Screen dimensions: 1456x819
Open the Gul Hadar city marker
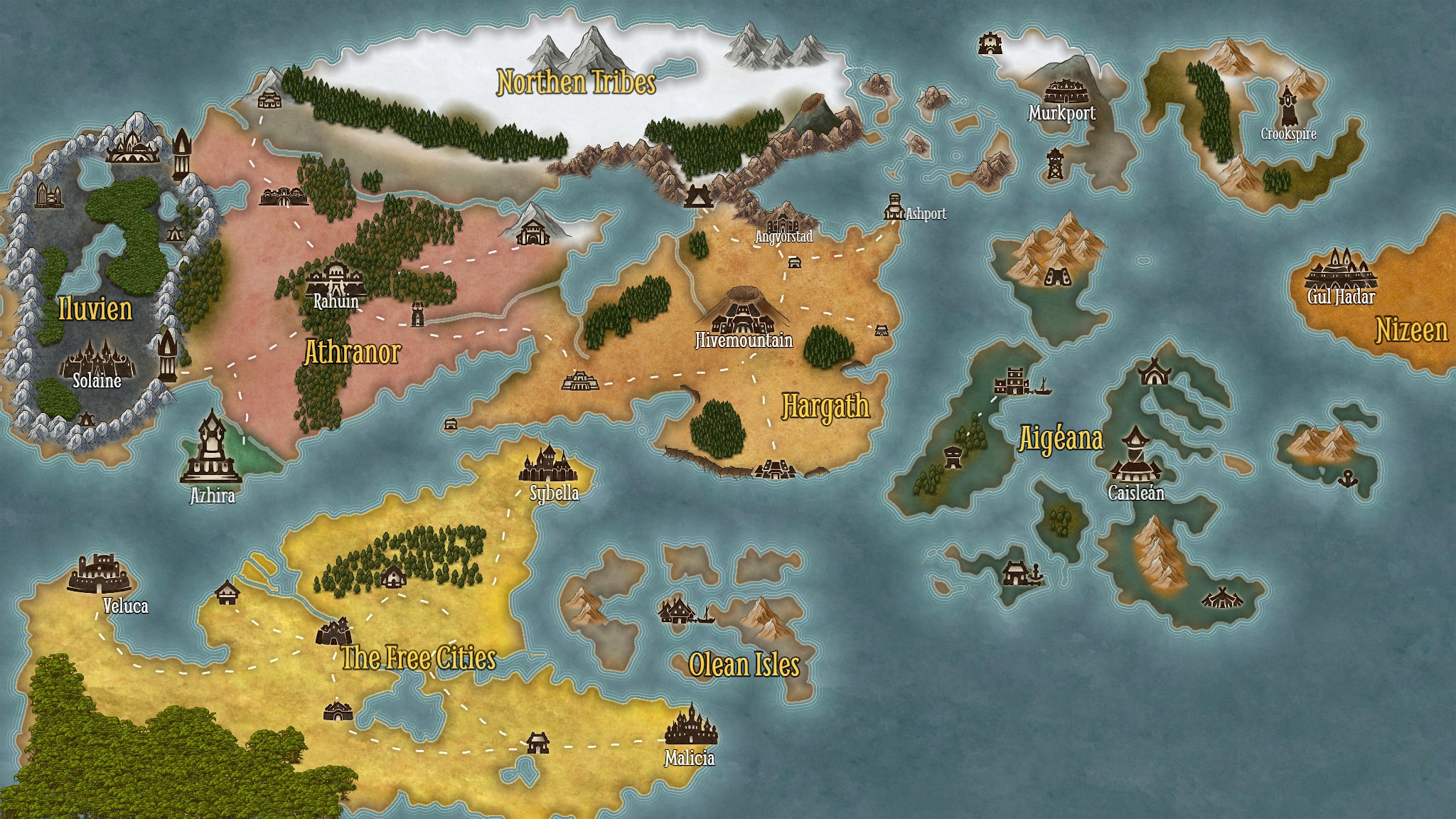pyautogui.click(x=1340, y=269)
